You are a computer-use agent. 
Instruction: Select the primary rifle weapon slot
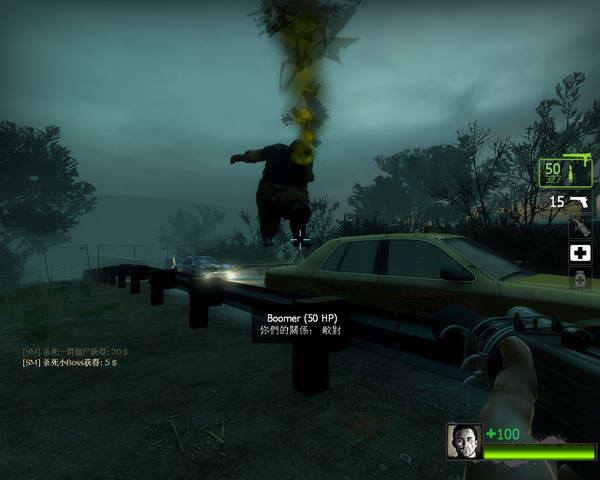coord(566,172)
